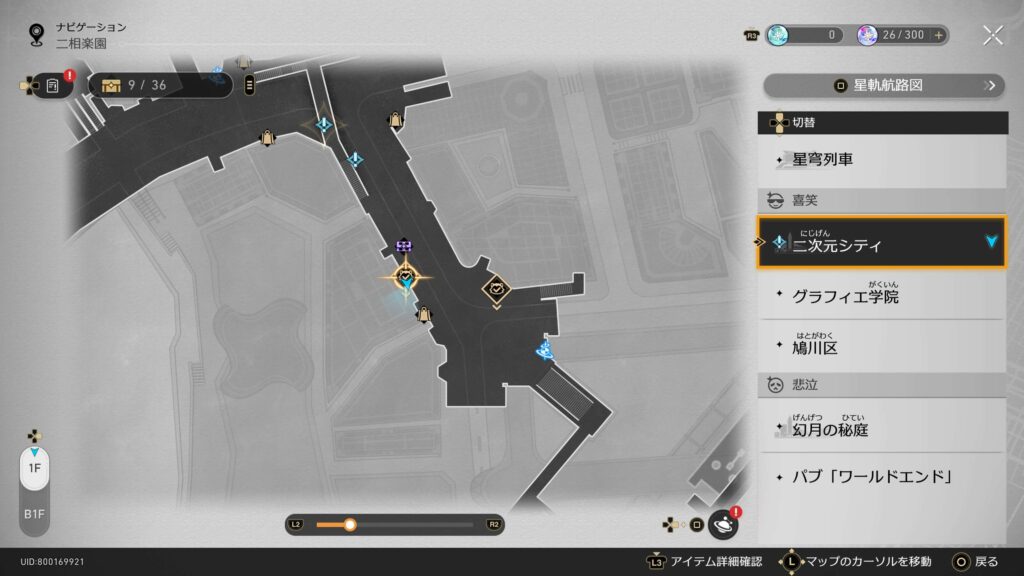Image resolution: width=1024 pixels, height=576 pixels.
Task: Adjust the map zoom slider
Action: (x=350, y=524)
